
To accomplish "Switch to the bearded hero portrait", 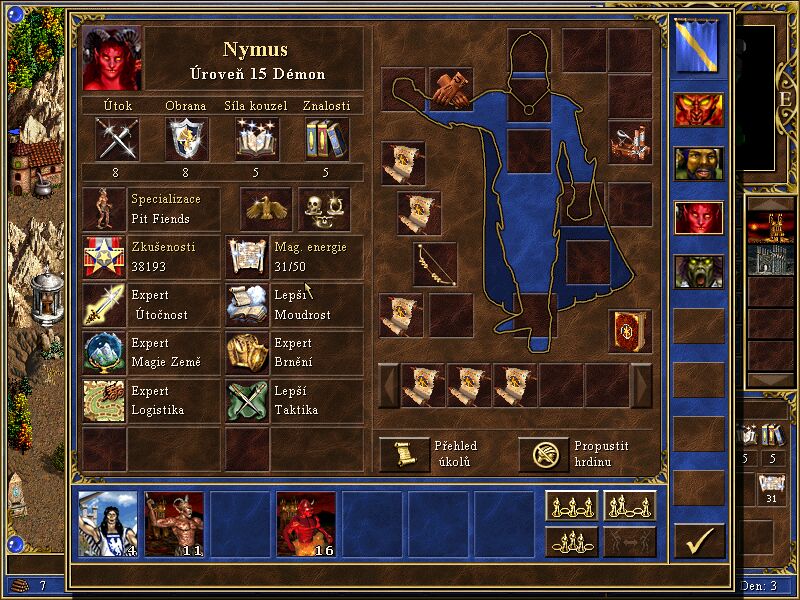I will [698, 163].
